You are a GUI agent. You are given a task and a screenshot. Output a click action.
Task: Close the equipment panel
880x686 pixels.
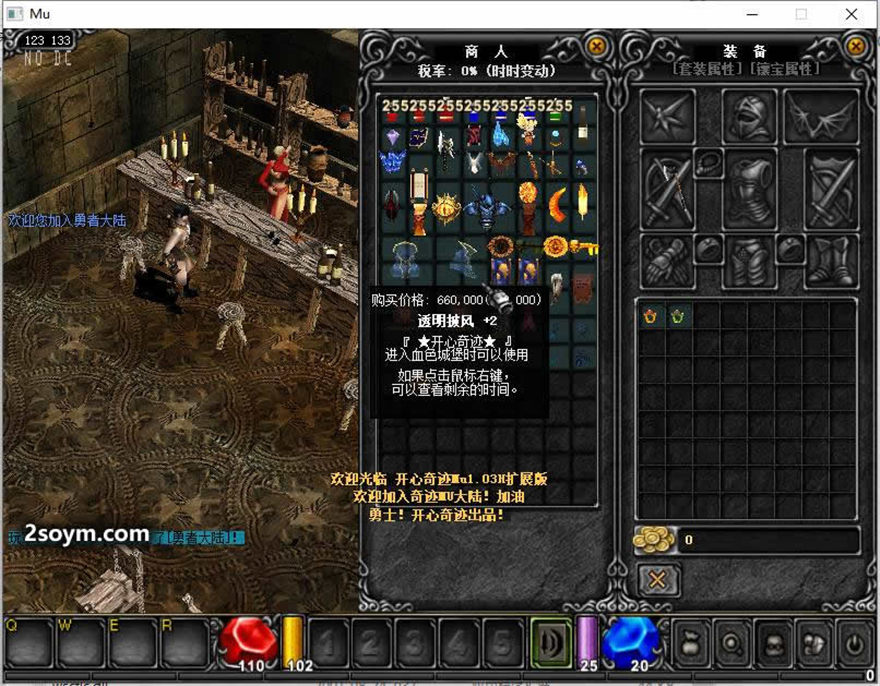pos(856,46)
